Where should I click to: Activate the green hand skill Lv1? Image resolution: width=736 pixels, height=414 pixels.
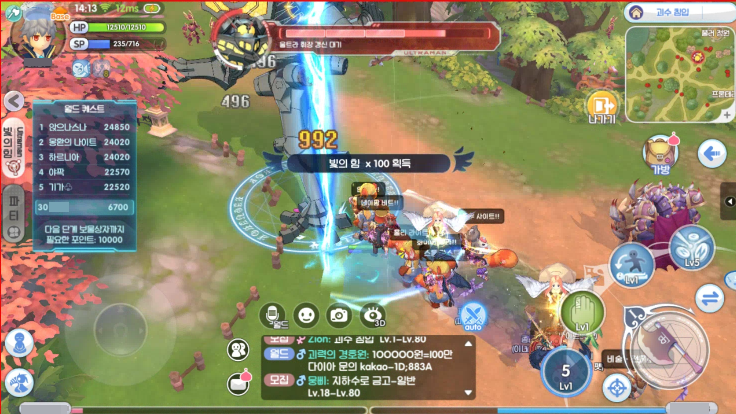click(582, 312)
